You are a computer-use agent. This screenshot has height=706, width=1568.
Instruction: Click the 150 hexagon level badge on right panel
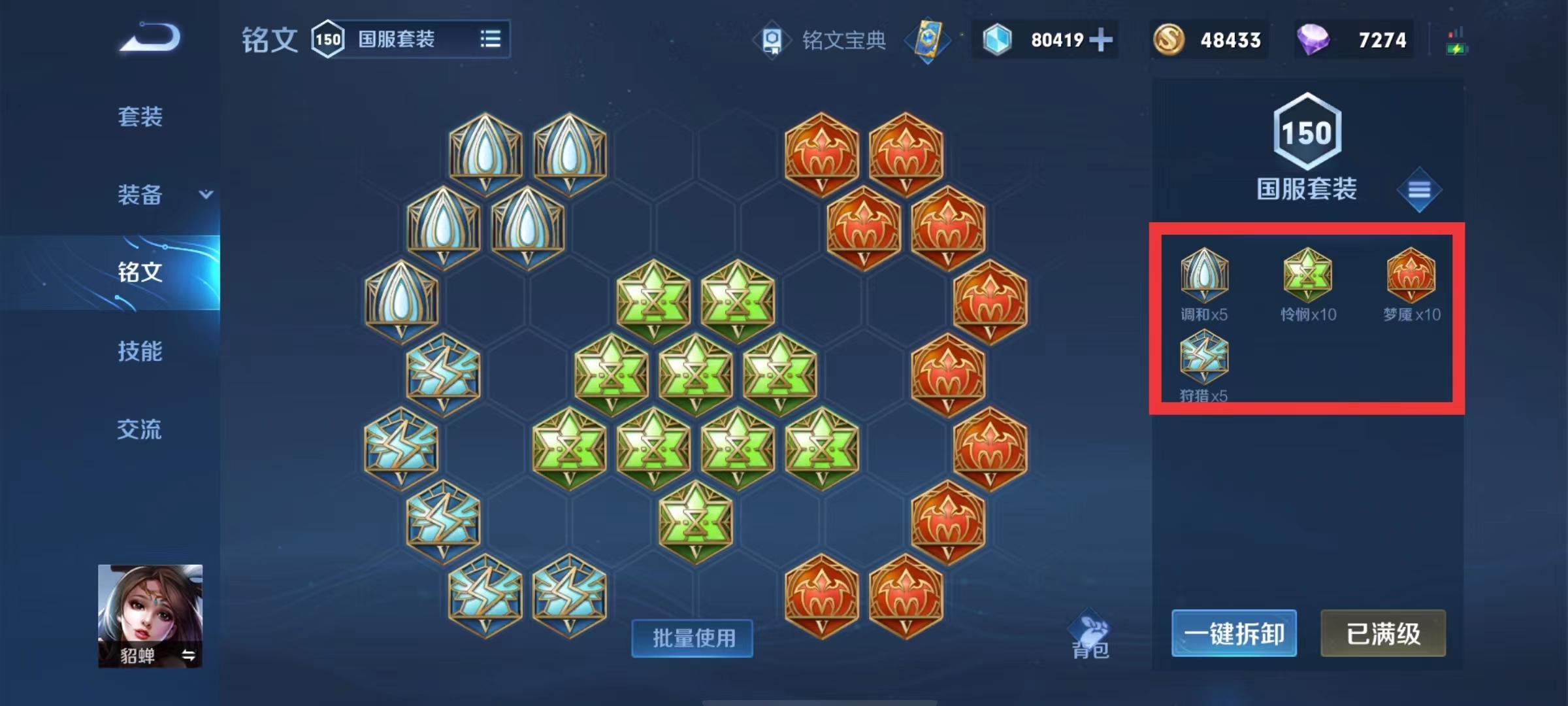pyautogui.click(x=1307, y=131)
